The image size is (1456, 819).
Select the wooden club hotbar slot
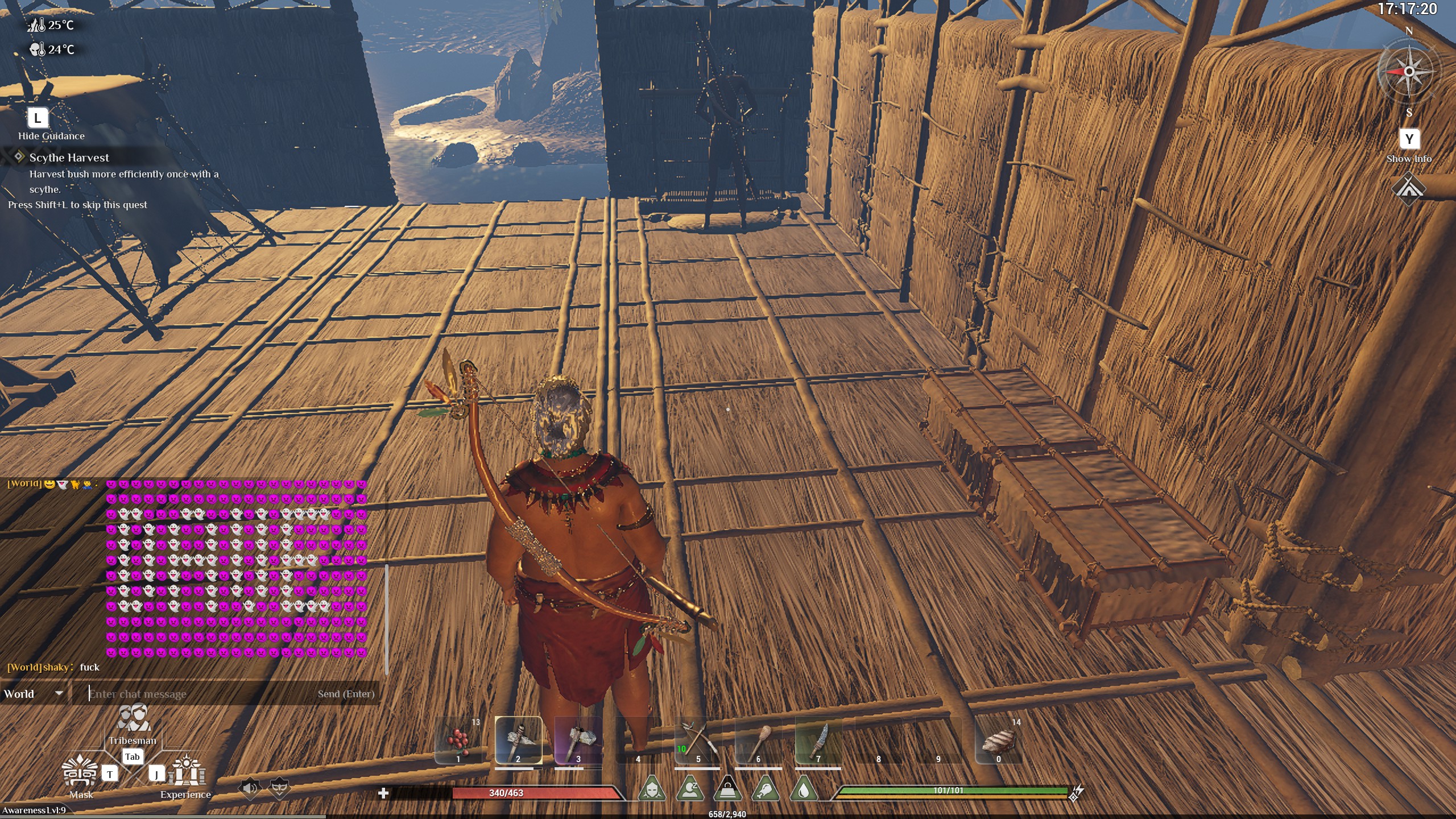click(758, 741)
